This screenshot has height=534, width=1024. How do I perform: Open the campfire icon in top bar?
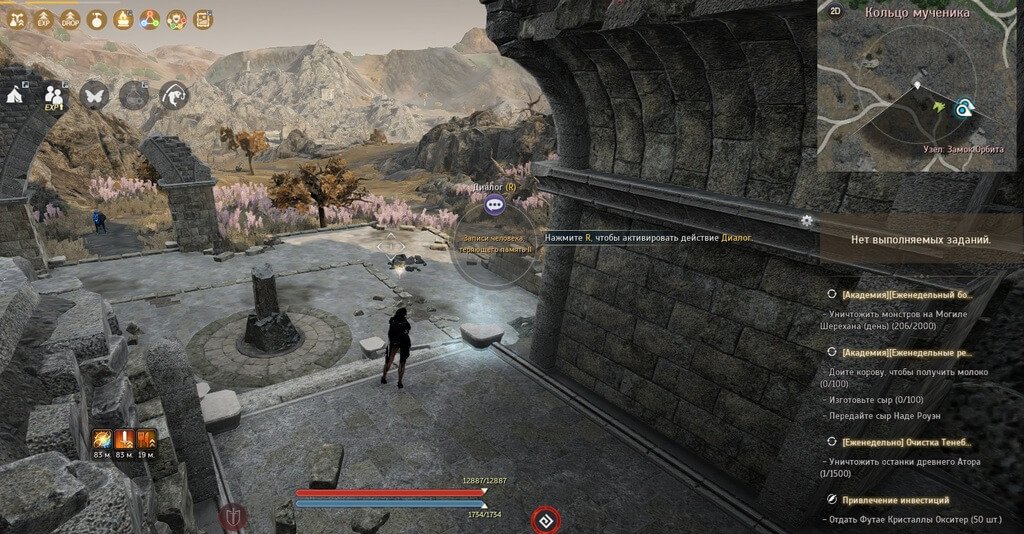pyautogui.click(x=123, y=18)
